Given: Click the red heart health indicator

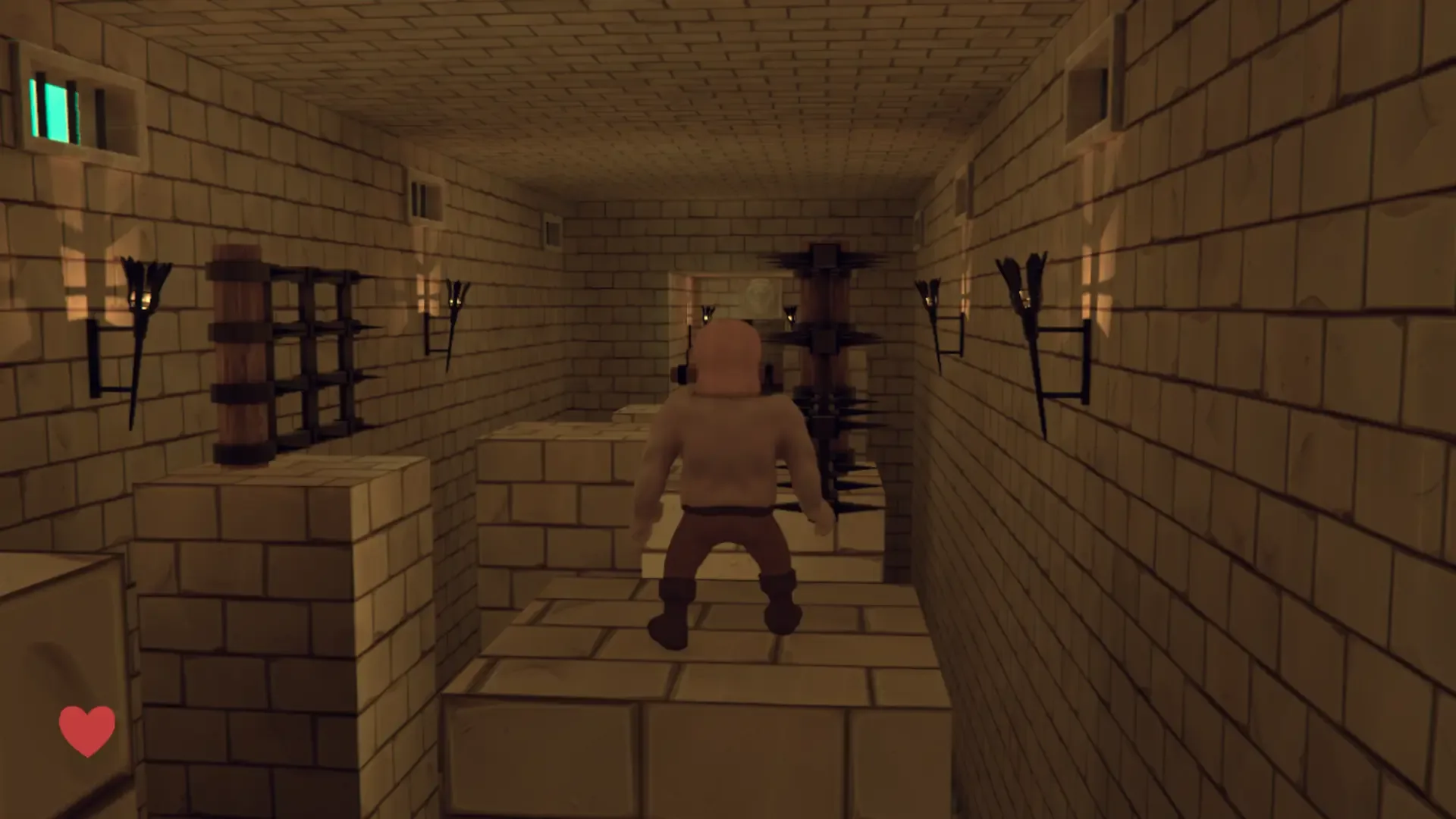Looking at the screenshot, I should (86, 728).
